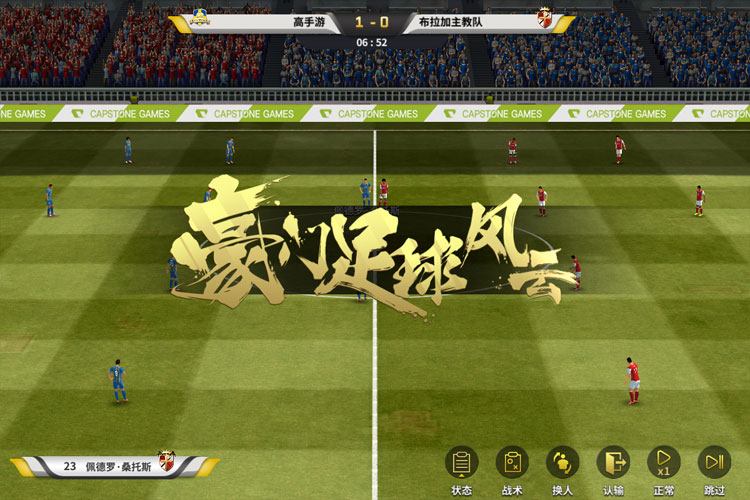Screen dimensions: 750x500
Task: Open the 战术 tactics board
Action: [x=512, y=463]
